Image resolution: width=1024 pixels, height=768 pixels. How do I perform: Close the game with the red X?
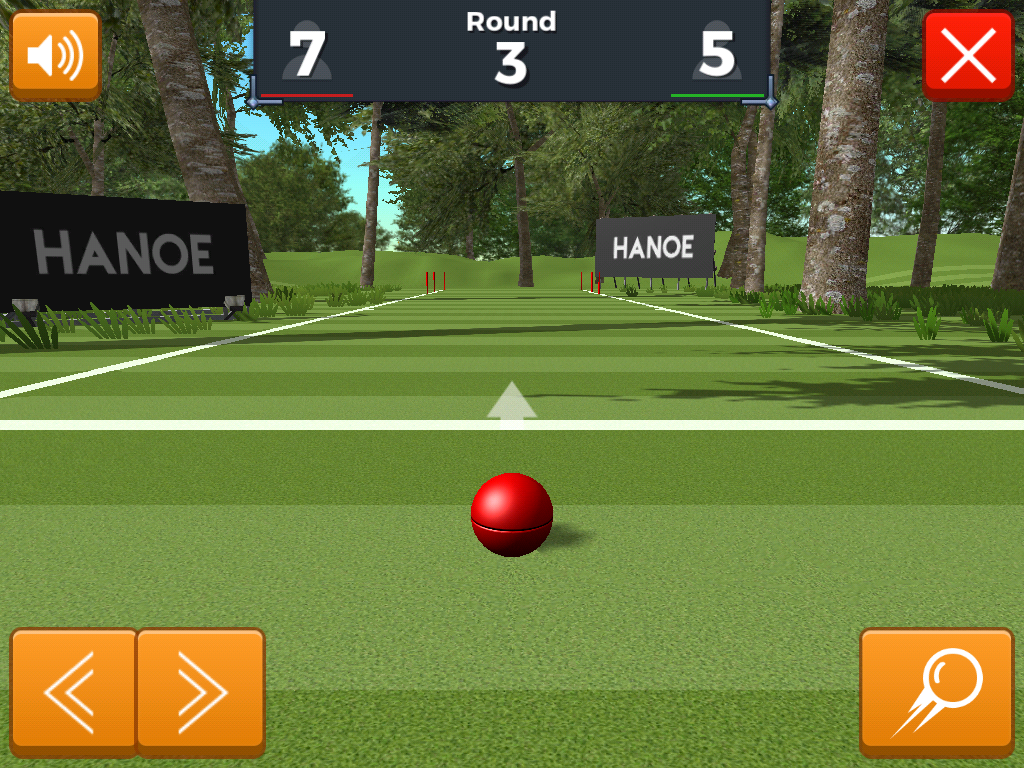968,55
